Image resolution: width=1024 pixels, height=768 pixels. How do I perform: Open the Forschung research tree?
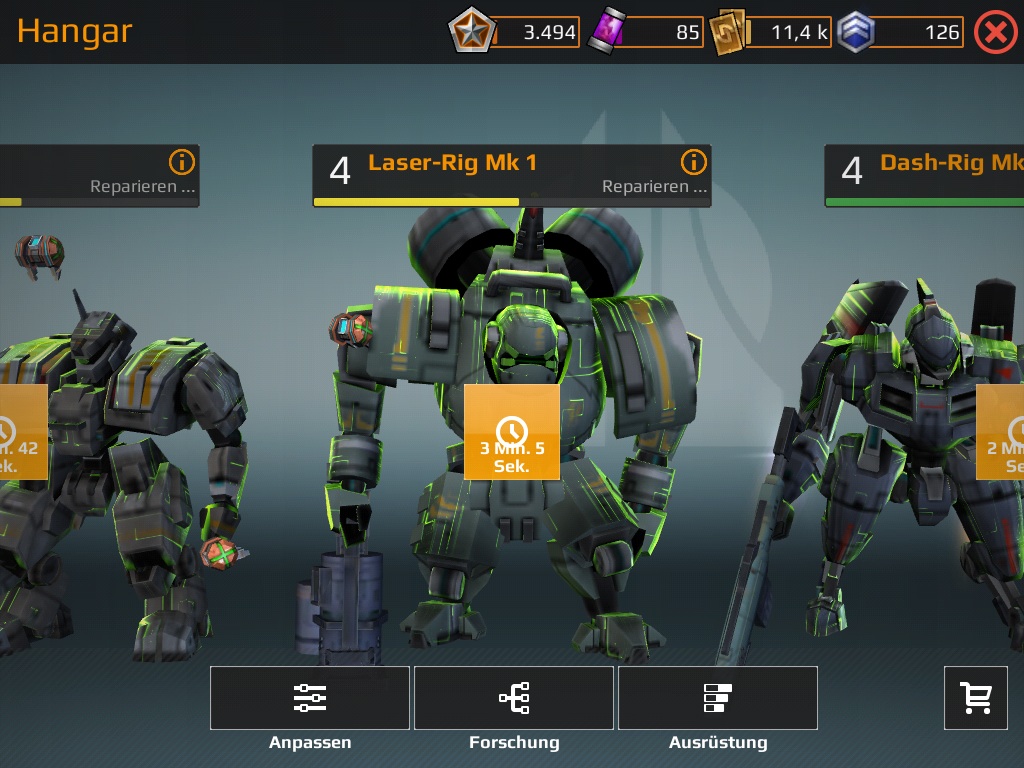coord(514,698)
